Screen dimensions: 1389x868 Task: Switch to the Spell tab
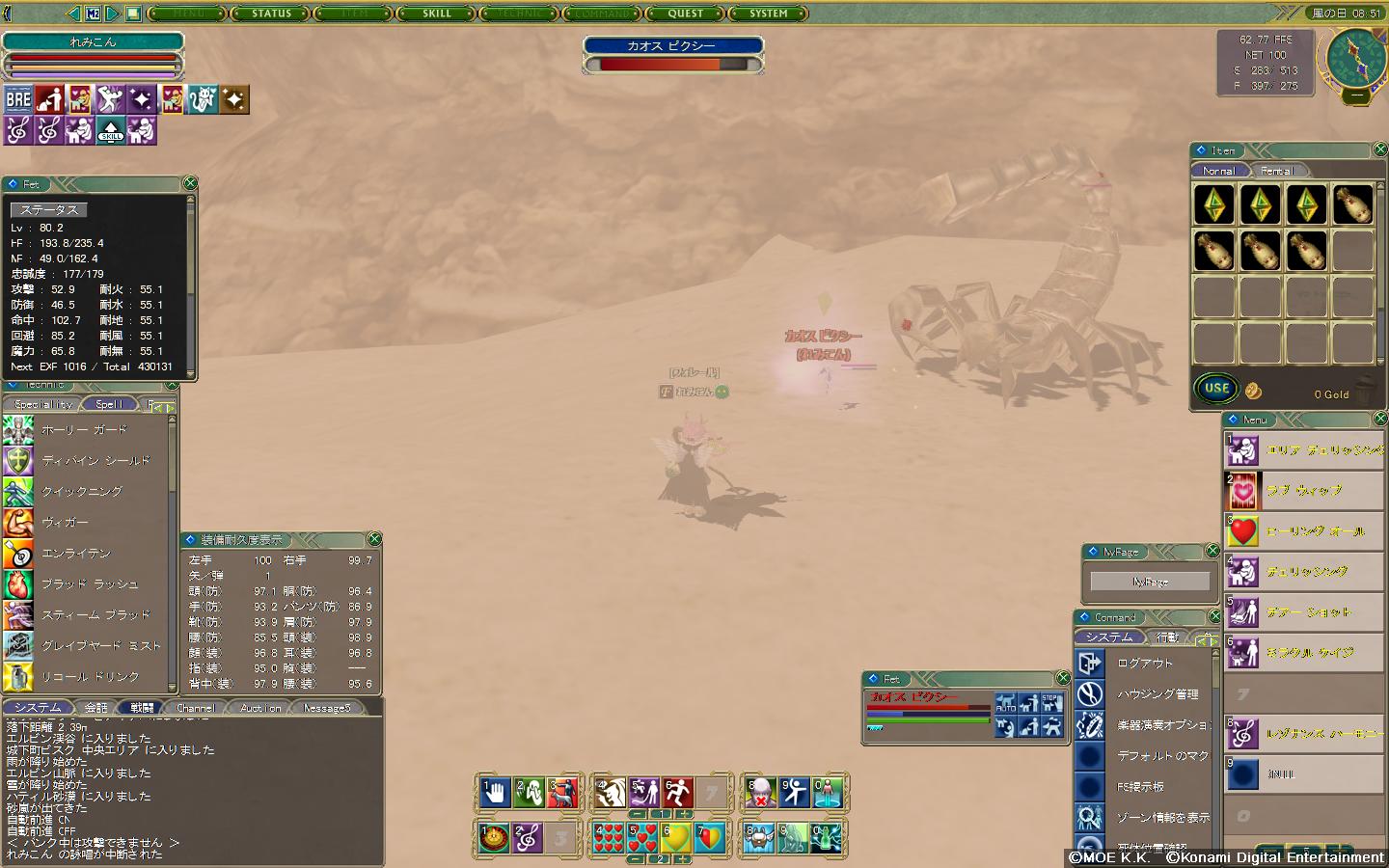click(x=109, y=404)
